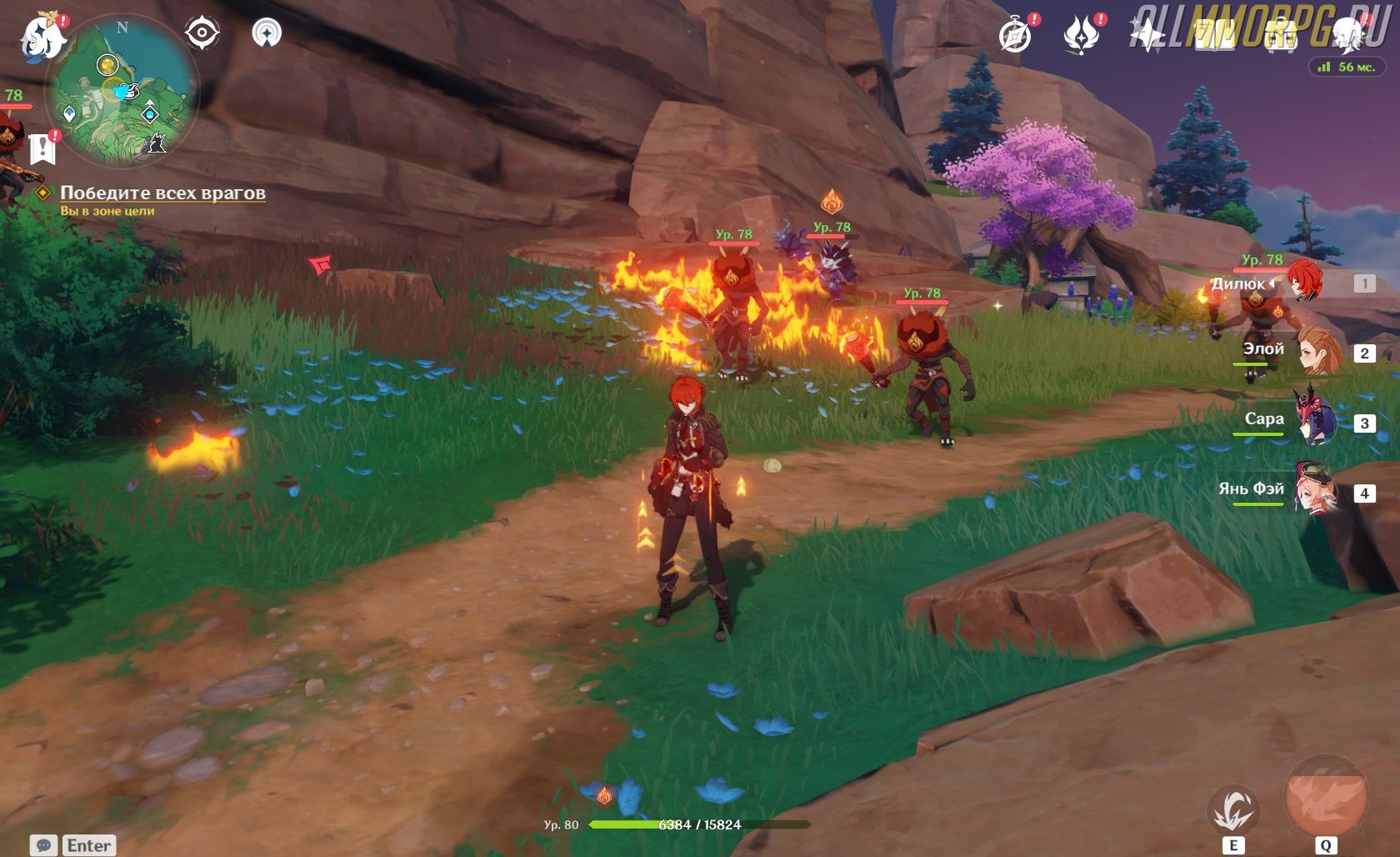Image resolution: width=1400 pixels, height=857 pixels.
Task: Trigger the elemental burst phoenix icon
Action: (x=1326, y=798)
